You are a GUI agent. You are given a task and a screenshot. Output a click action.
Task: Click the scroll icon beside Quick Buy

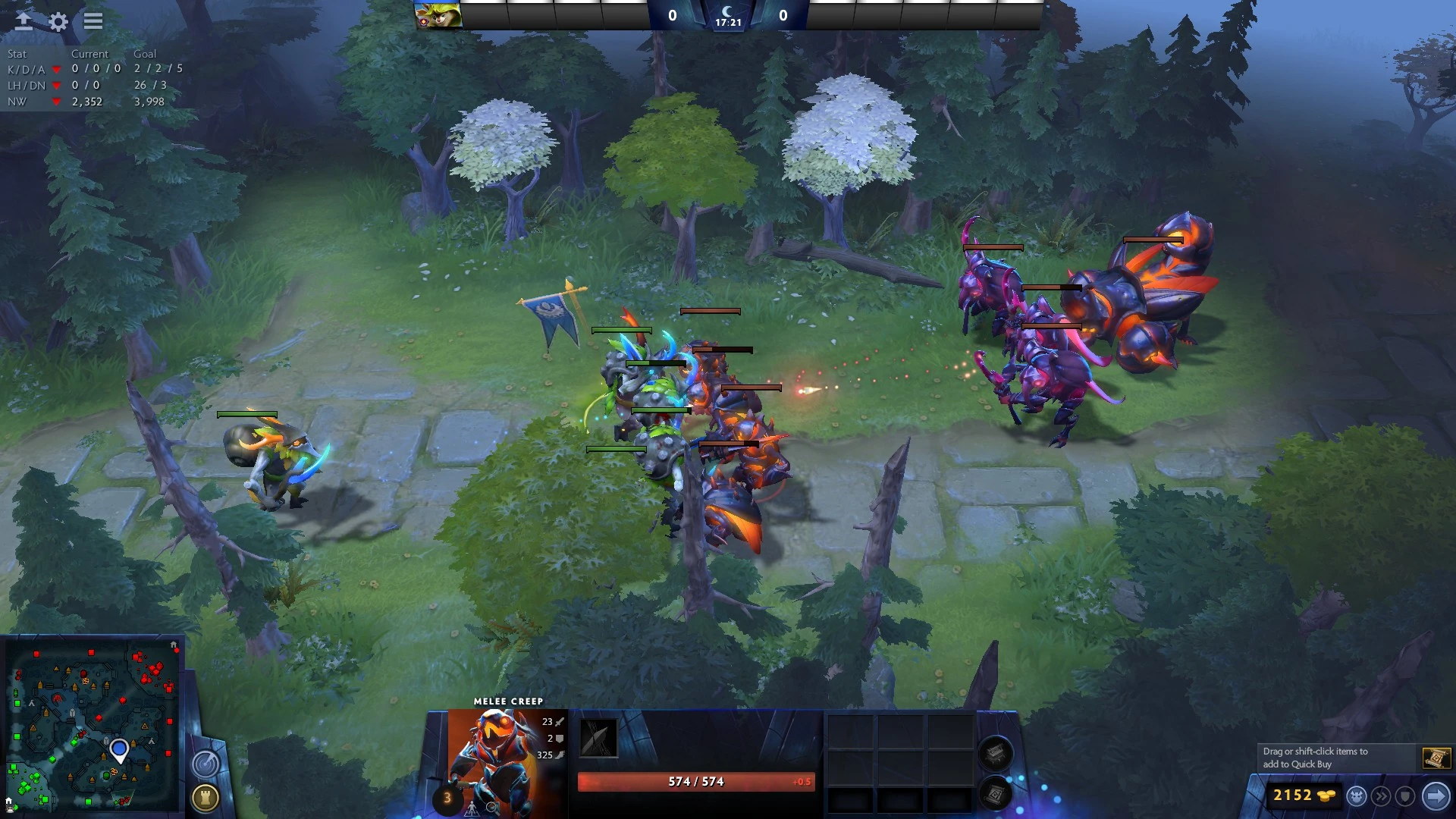pos(1436,758)
